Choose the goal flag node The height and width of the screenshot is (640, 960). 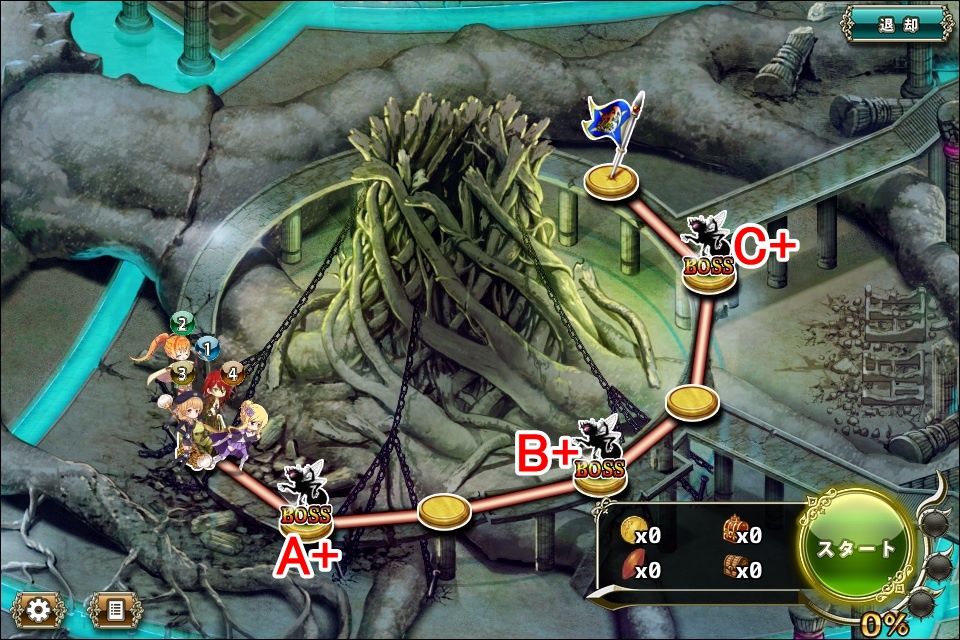[613, 180]
